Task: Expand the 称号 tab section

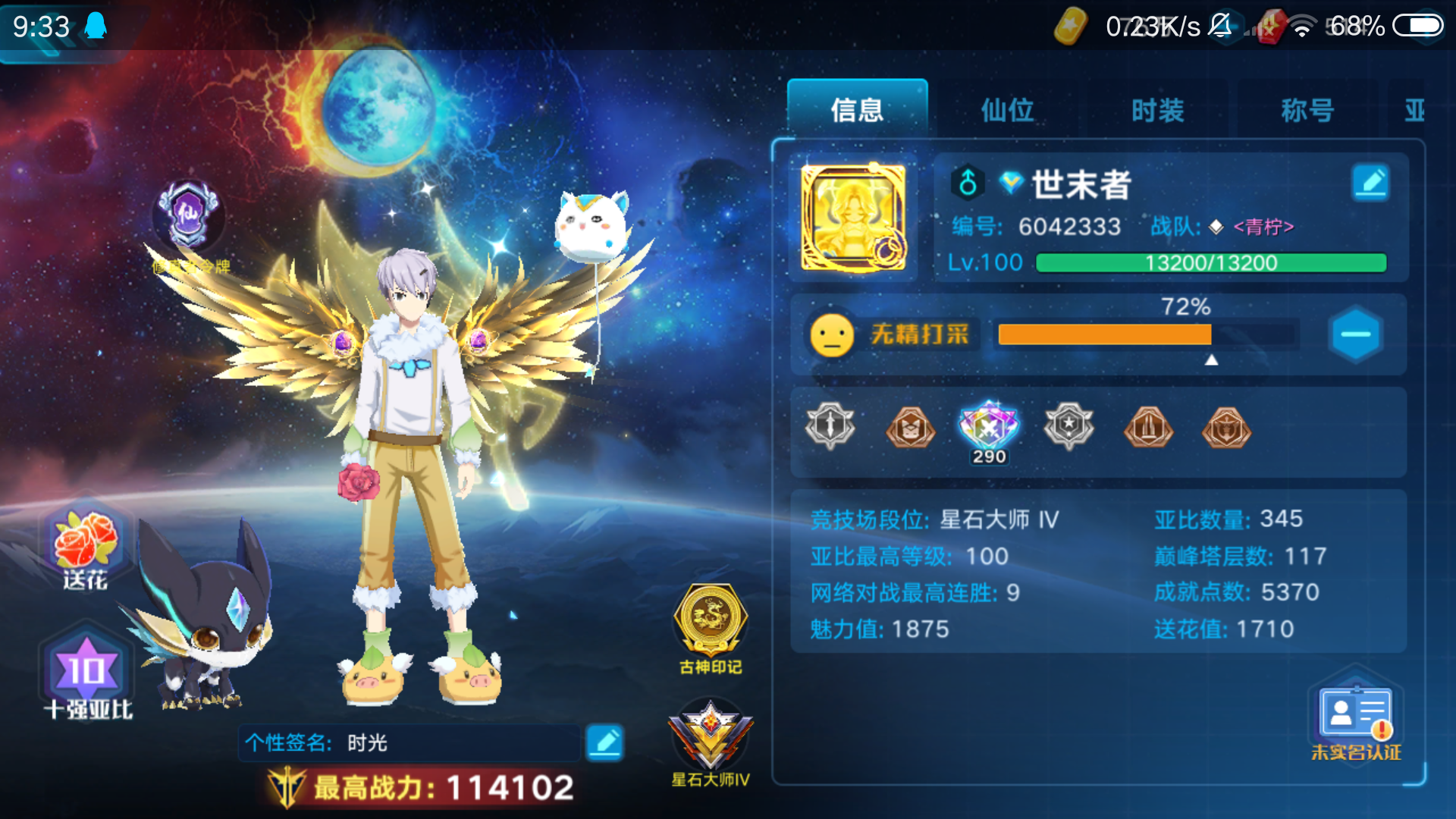Action: click(1307, 110)
